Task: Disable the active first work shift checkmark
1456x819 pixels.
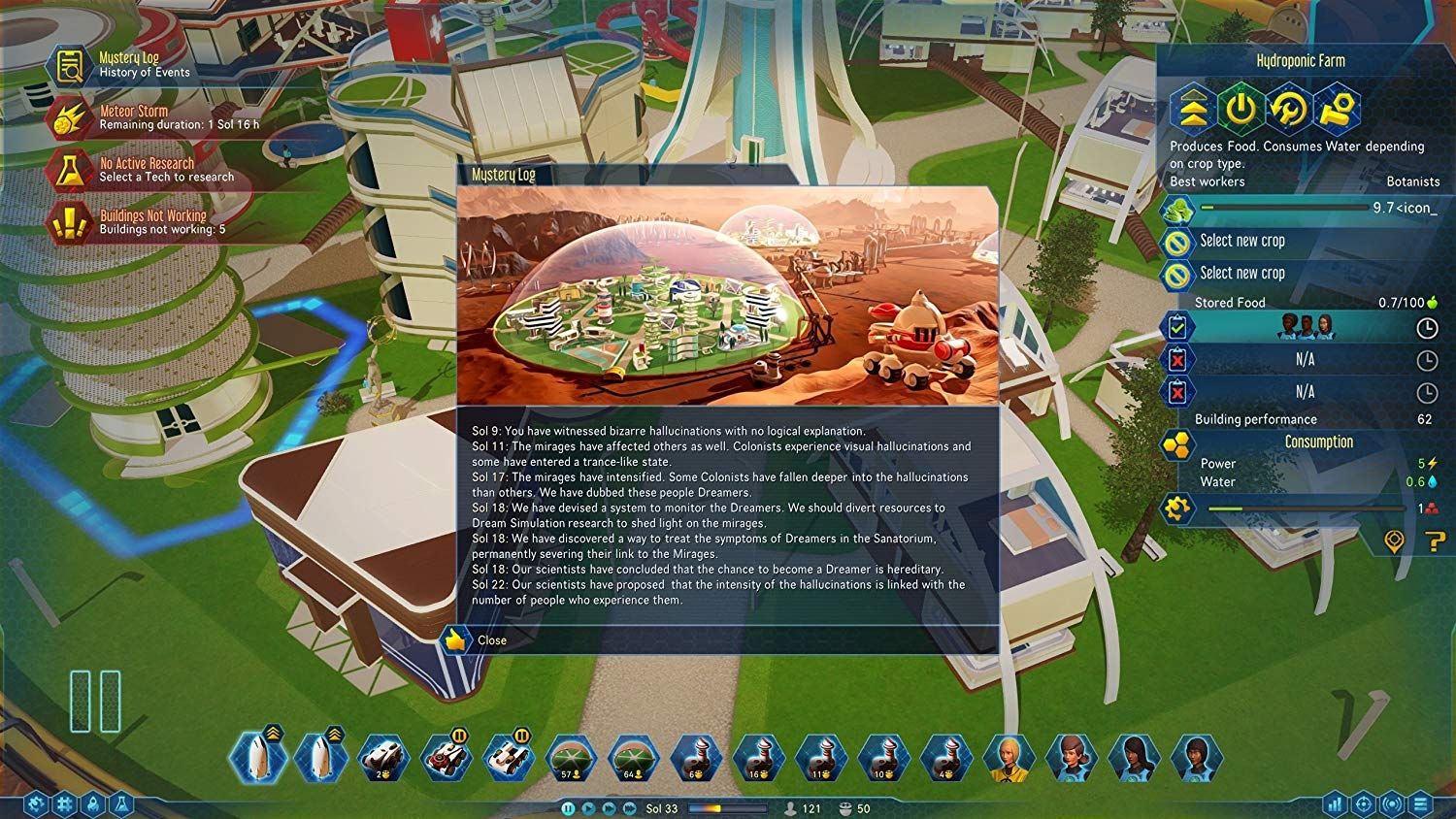Action: coord(1177,328)
